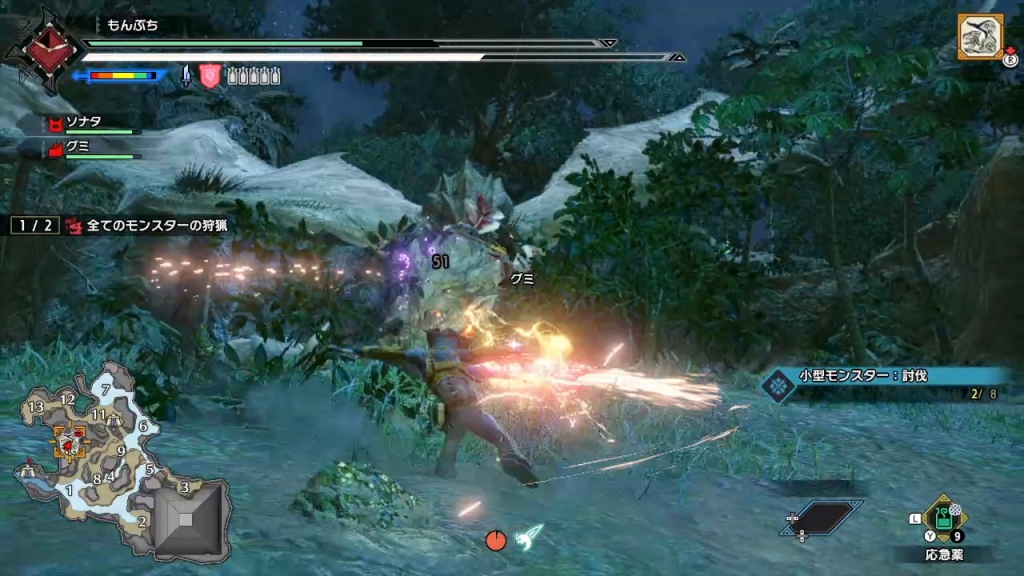Click the red clock buff icon
1024x576 pixels.
(495, 541)
